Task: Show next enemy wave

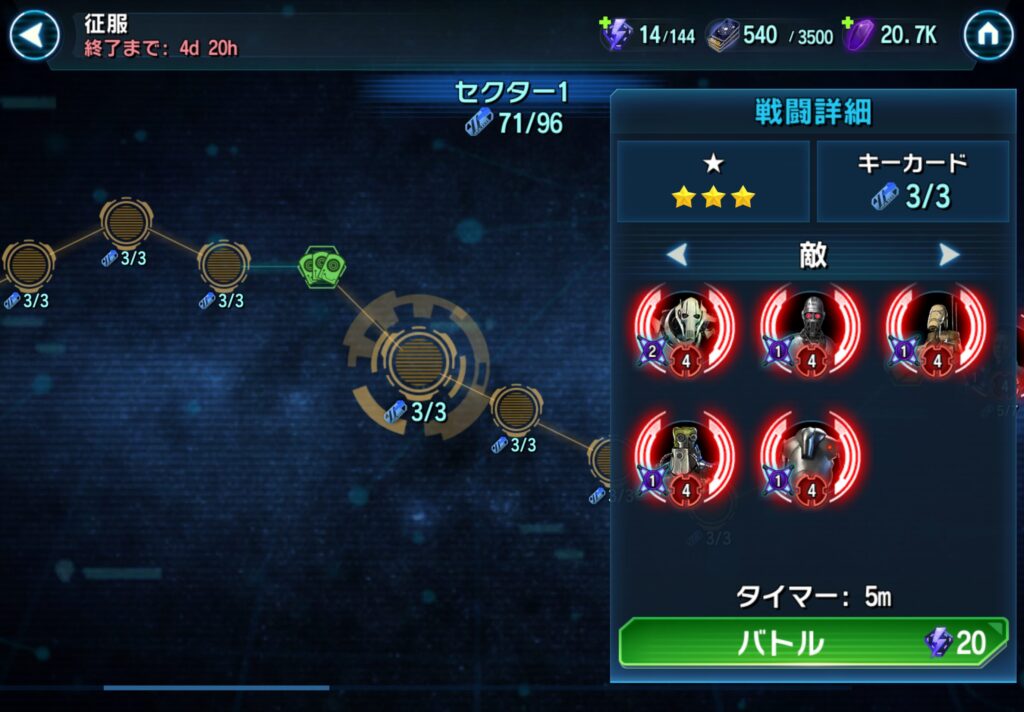Action: tap(948, 255)
